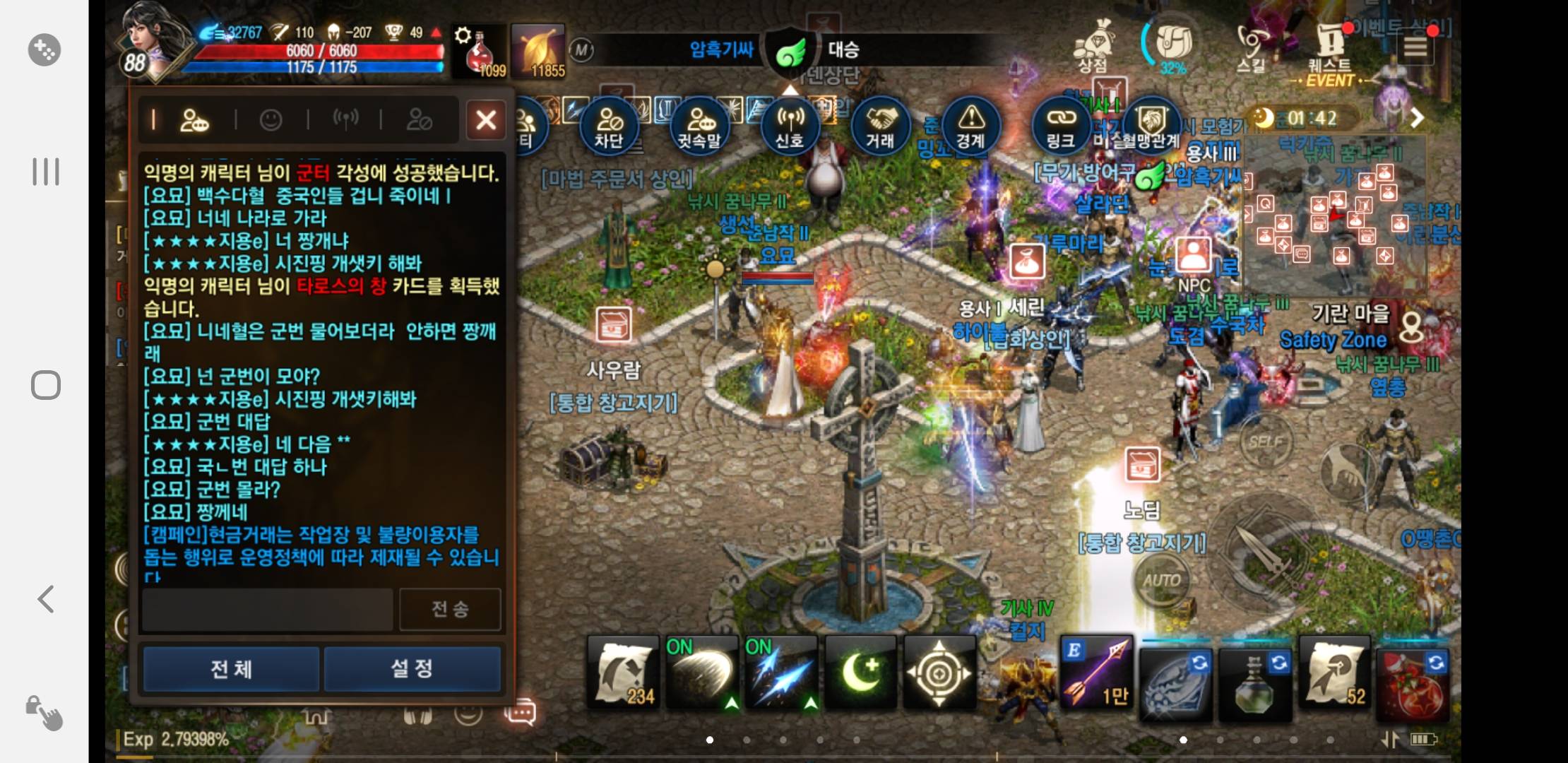Toggle the blue arrow ON skill
This screenshot has width=1568, height=763.
(x=781, y=673)
